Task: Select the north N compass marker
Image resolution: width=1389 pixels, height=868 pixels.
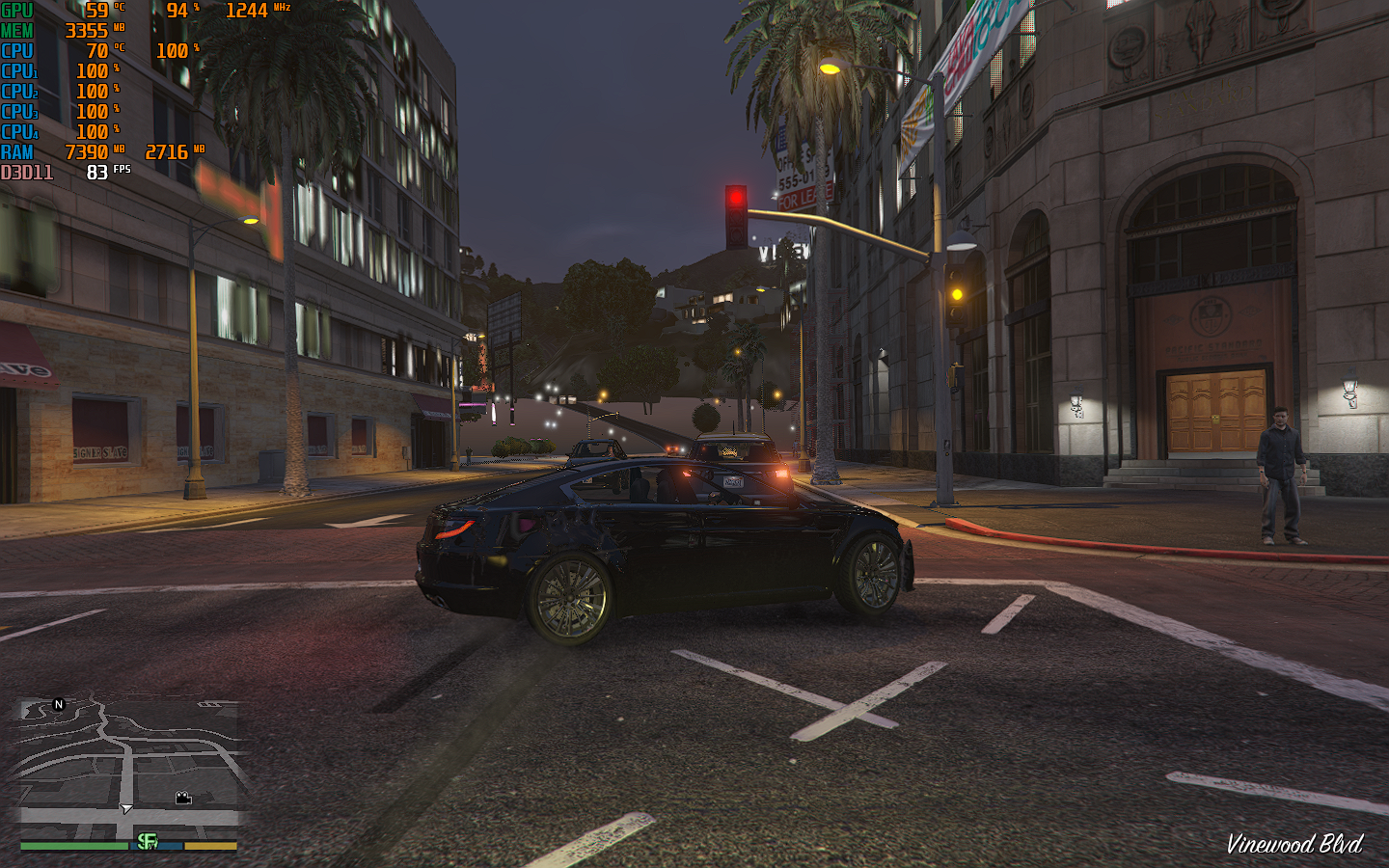Action: (x=59, y=705)
